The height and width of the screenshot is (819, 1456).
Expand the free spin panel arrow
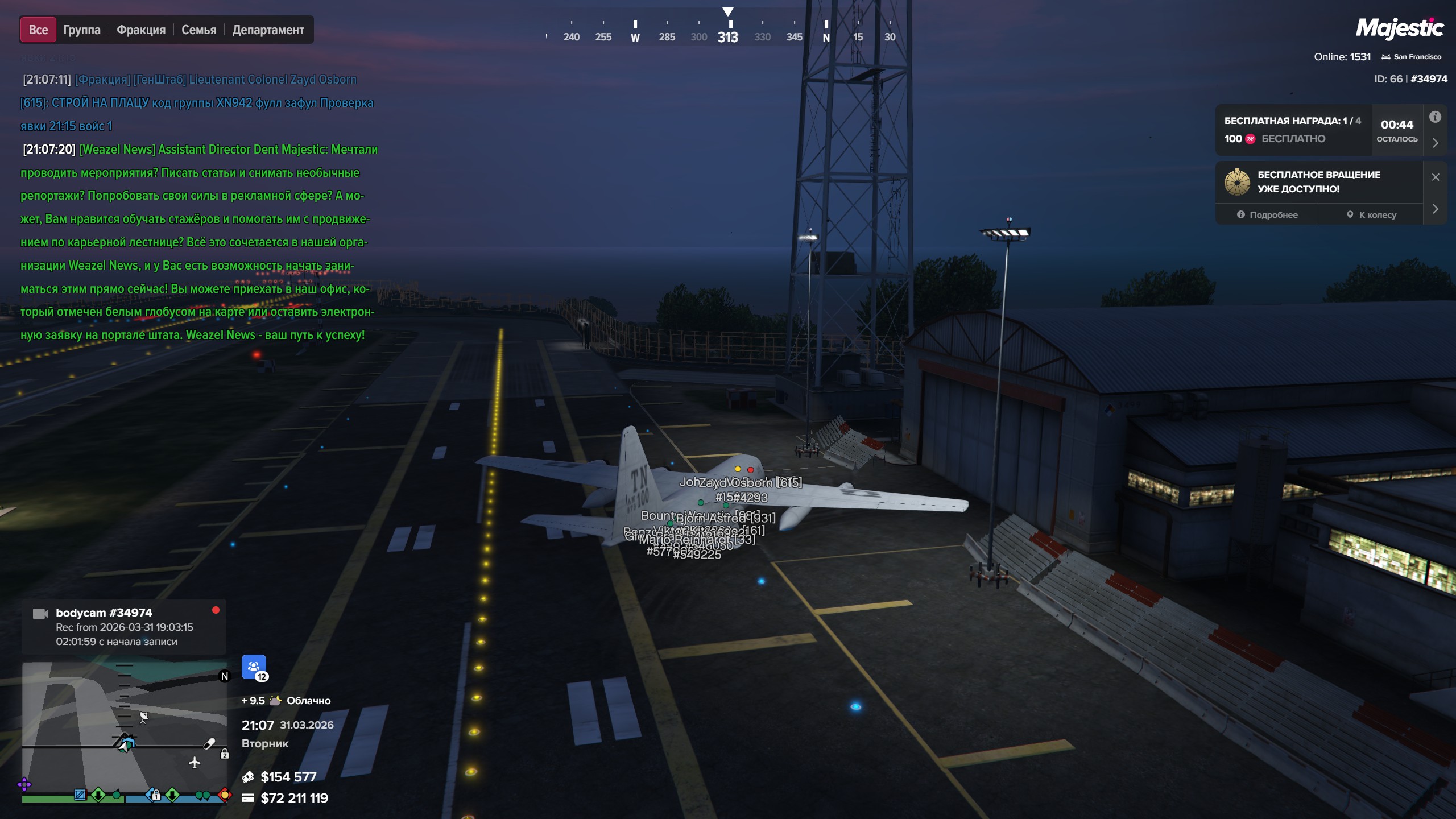click(1435, 209)
